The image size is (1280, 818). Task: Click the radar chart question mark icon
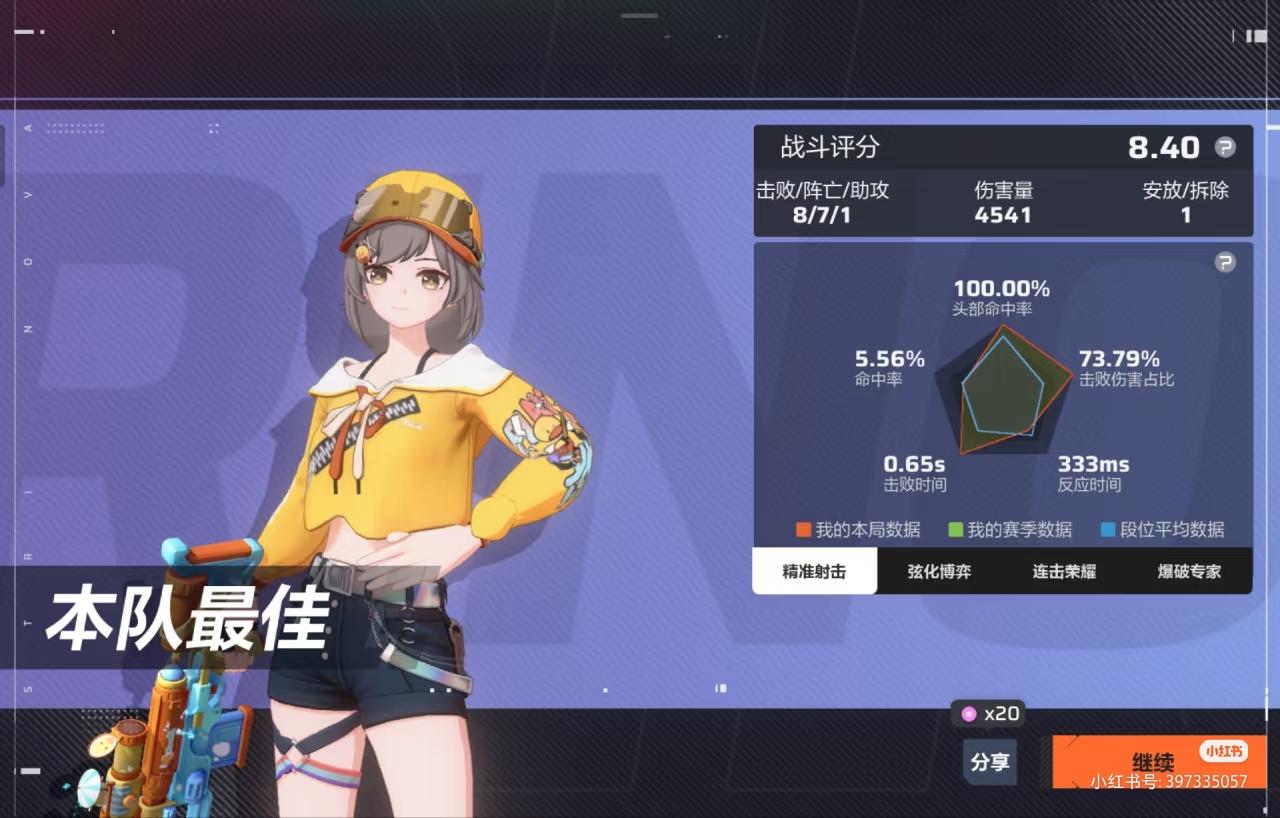coord(1224,262)
